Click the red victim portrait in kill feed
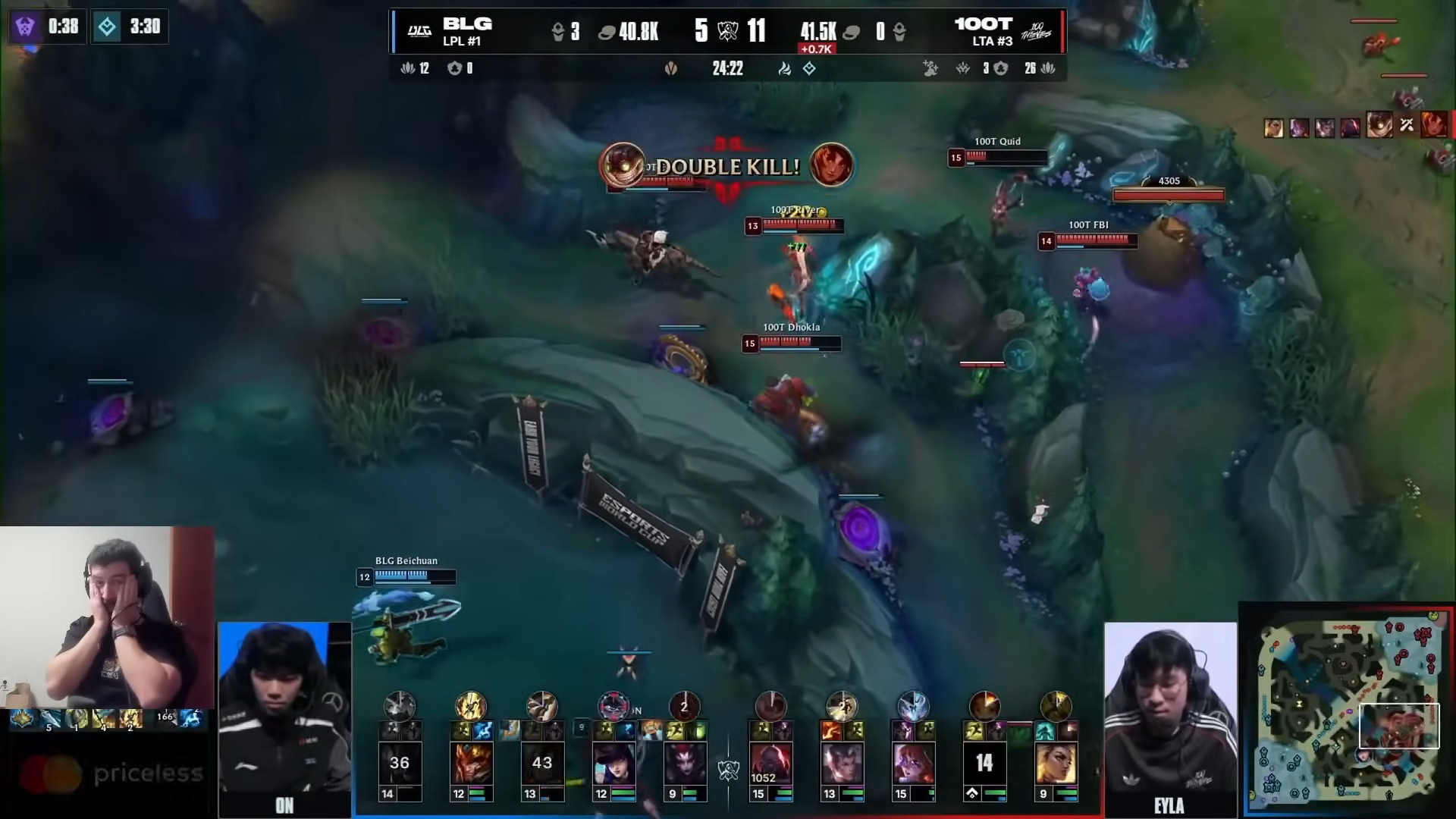 pyautogui.click(x=1432, y=124)
